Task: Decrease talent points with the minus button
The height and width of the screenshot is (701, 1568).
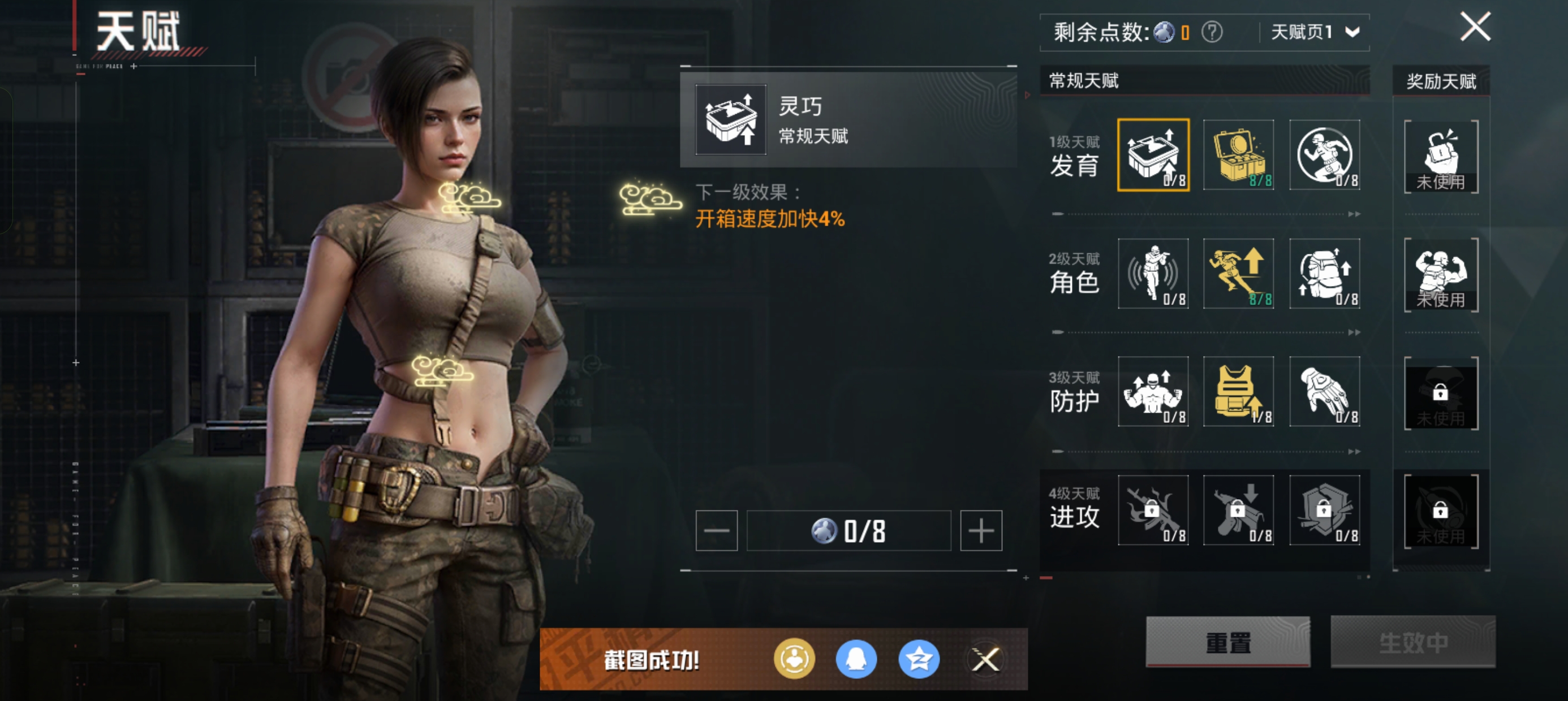Action: (717, 531)
